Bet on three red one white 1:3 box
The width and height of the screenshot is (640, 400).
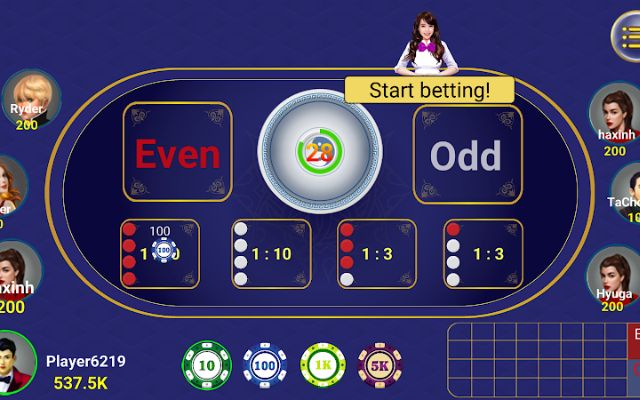click(x=377, y=254)
